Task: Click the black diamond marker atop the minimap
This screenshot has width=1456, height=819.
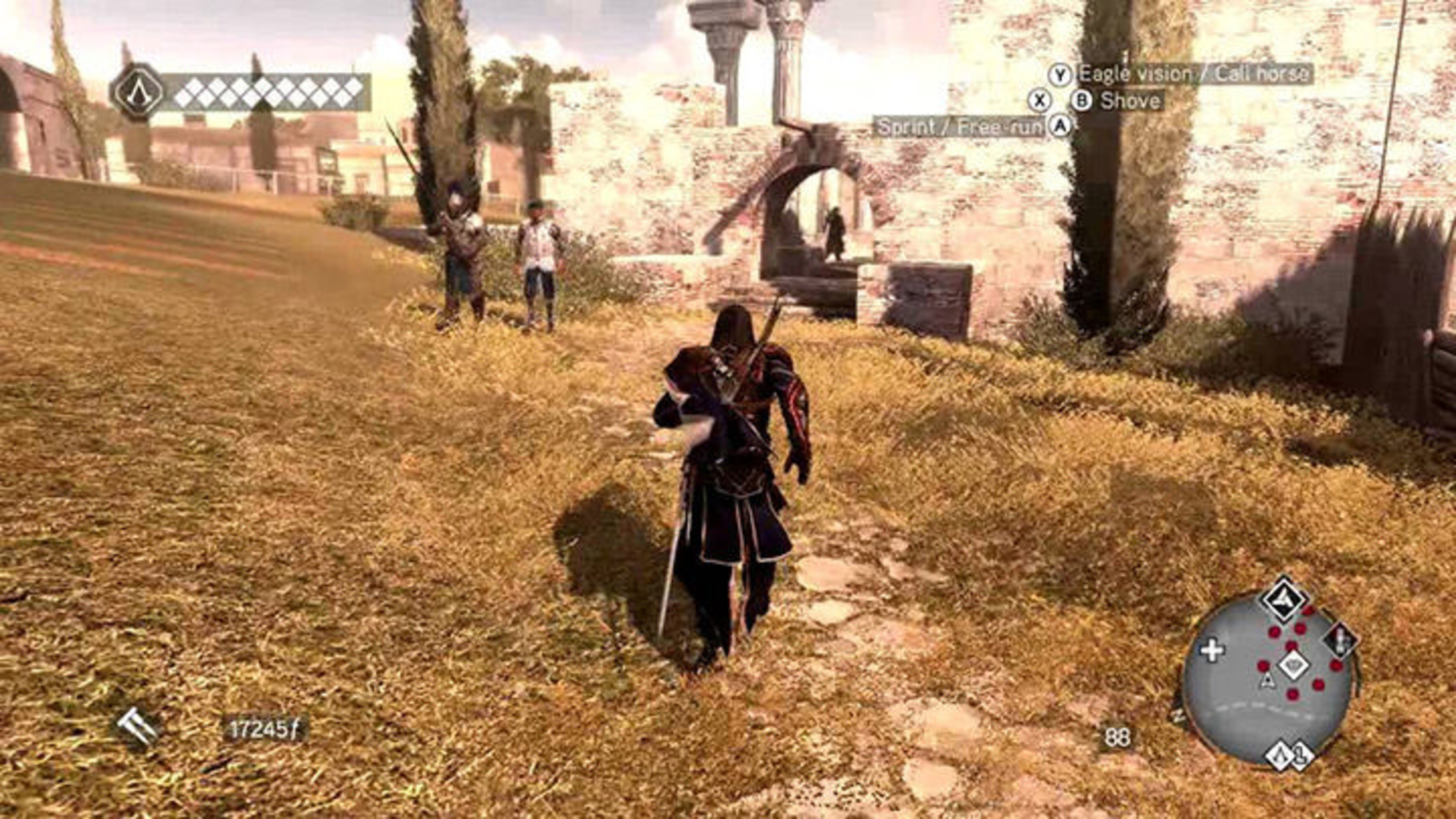Action: (1284, 600)
